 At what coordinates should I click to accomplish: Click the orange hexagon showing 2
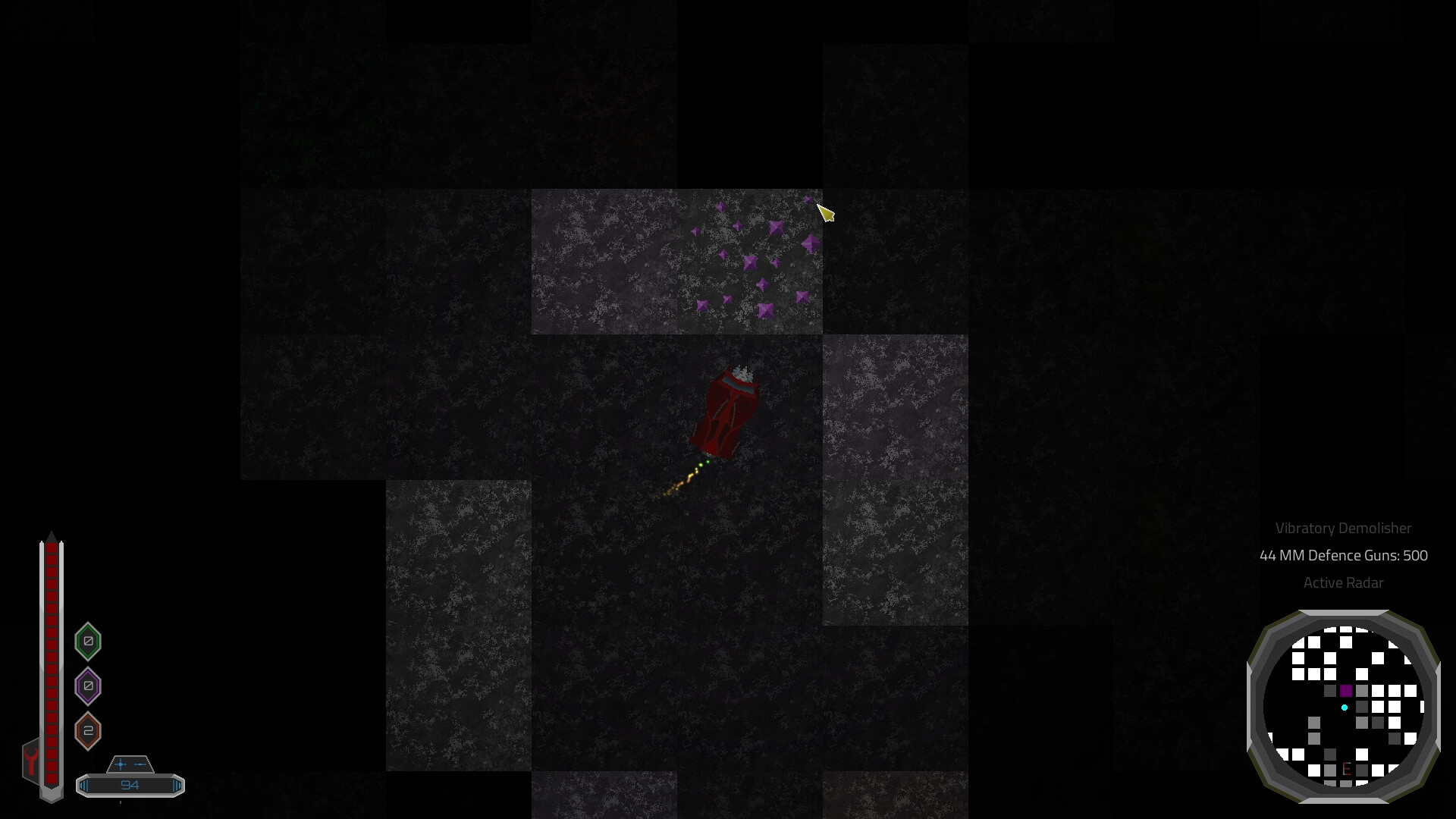click(87, 731)
